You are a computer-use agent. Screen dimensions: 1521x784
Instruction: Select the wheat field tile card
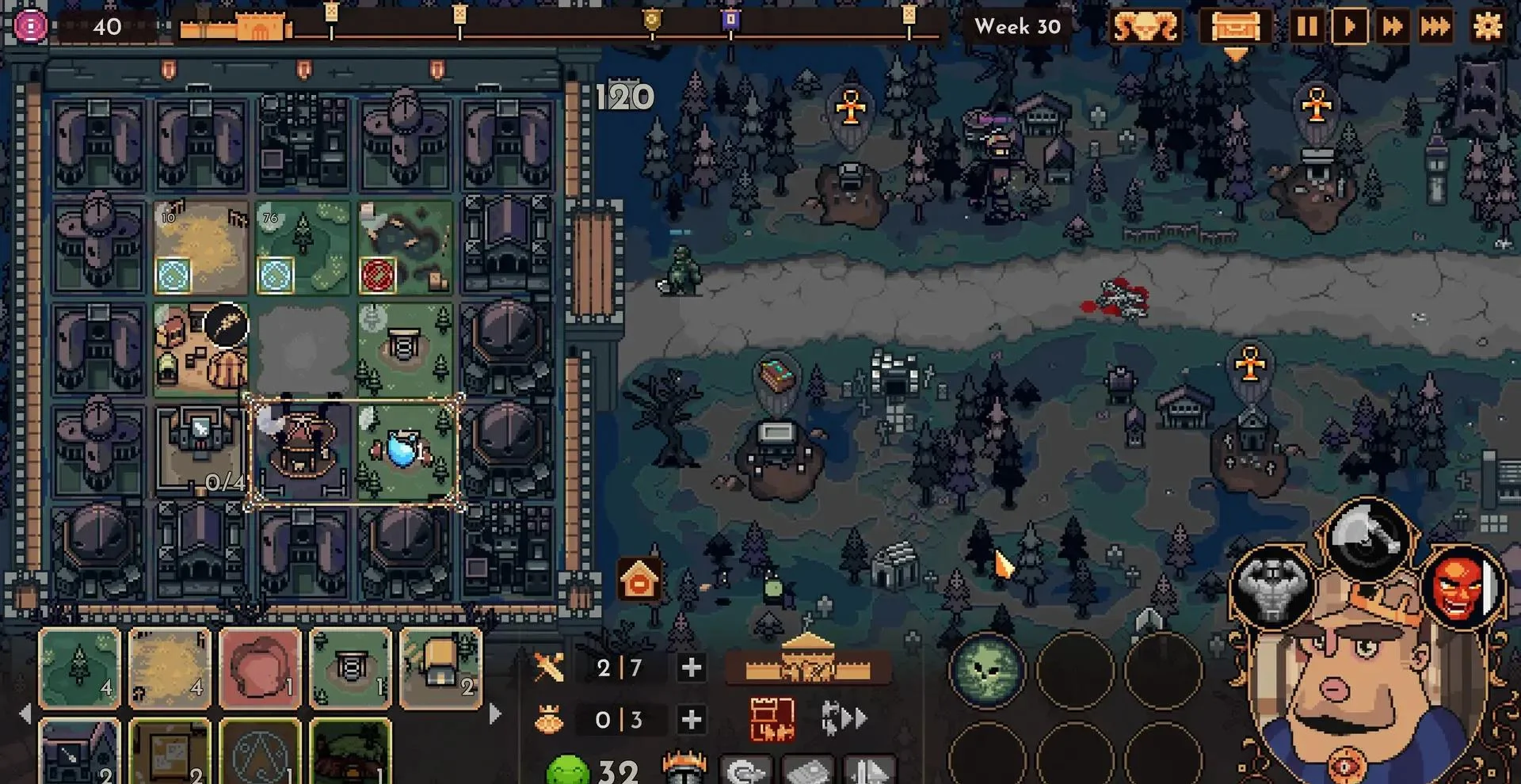[170, 667]
